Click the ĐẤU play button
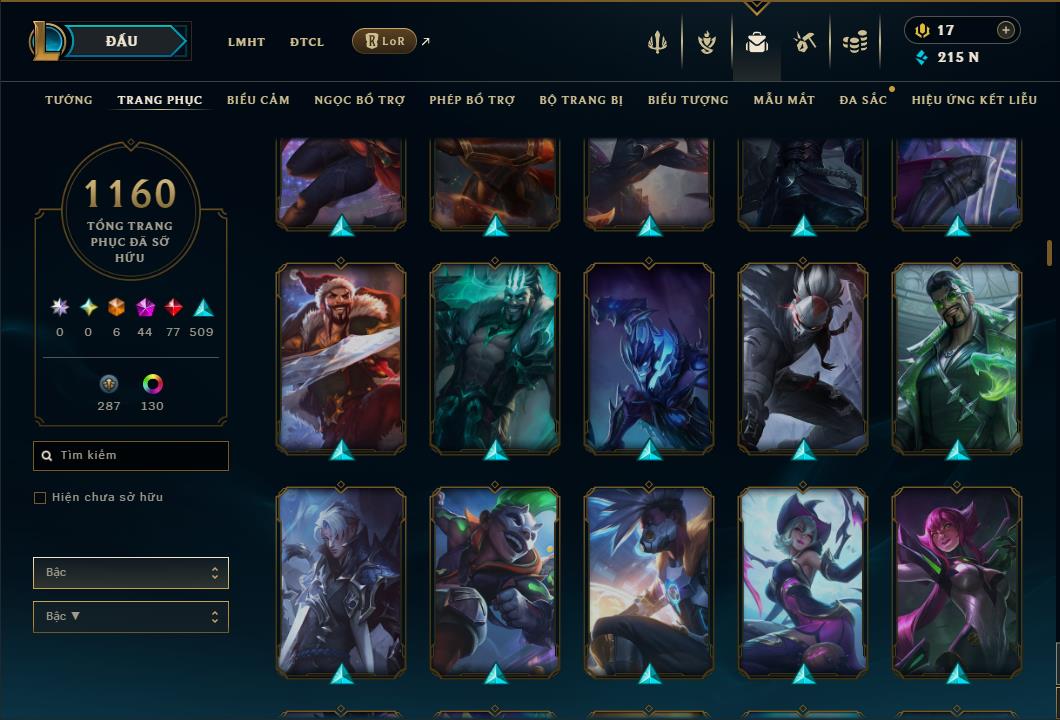This screenshot has height=720, width=1060. (121, 41)
